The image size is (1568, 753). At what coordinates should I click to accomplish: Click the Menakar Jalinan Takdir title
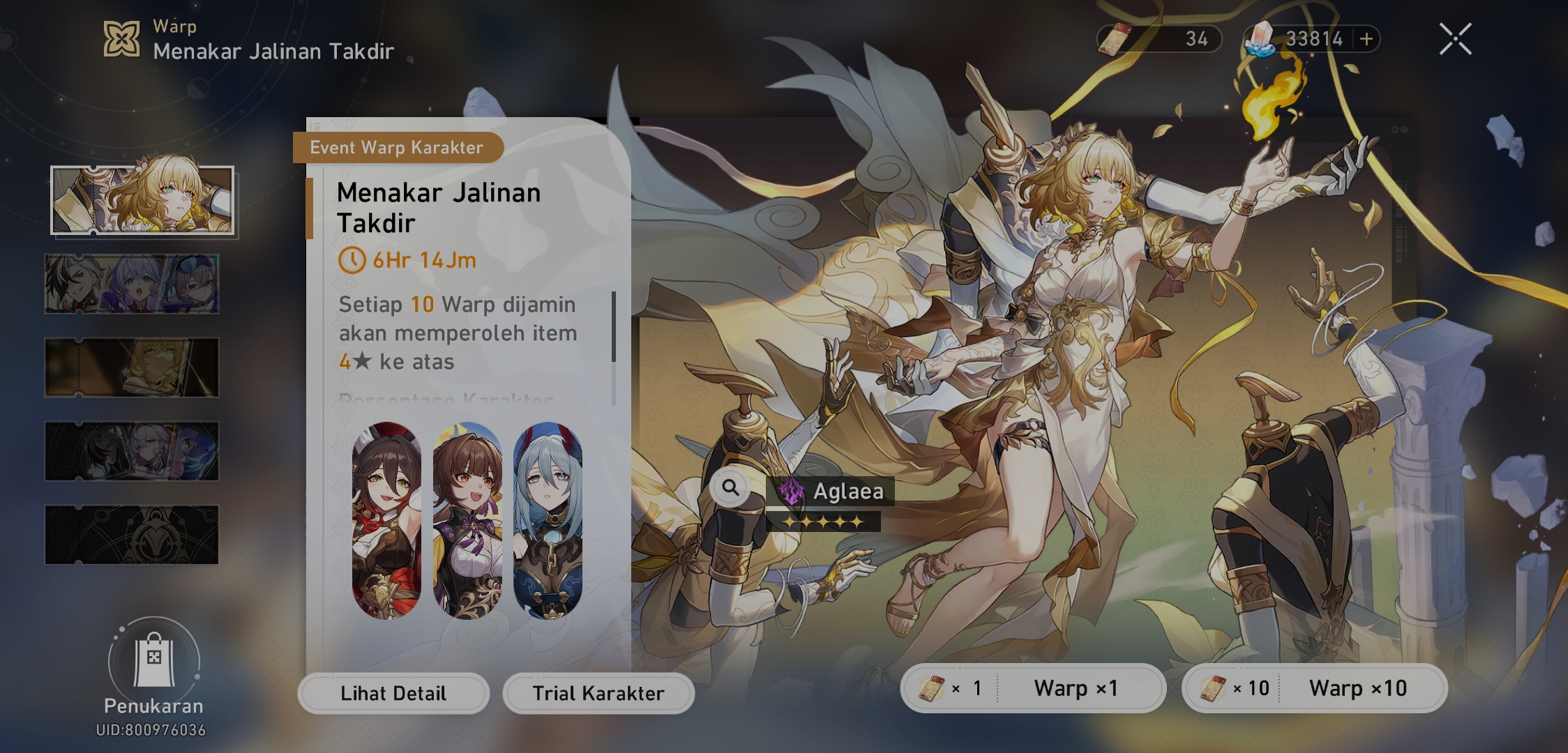tap(438, 207)
